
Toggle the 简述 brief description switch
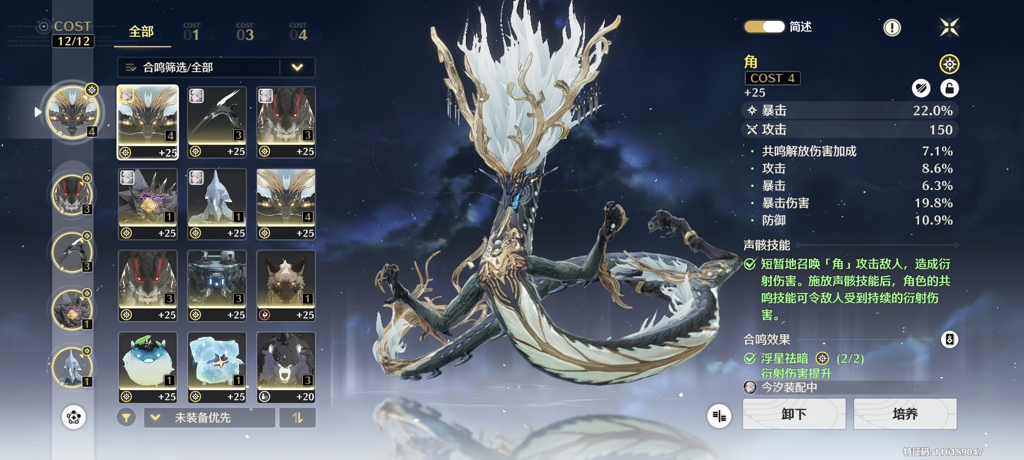tap(764, 27)
